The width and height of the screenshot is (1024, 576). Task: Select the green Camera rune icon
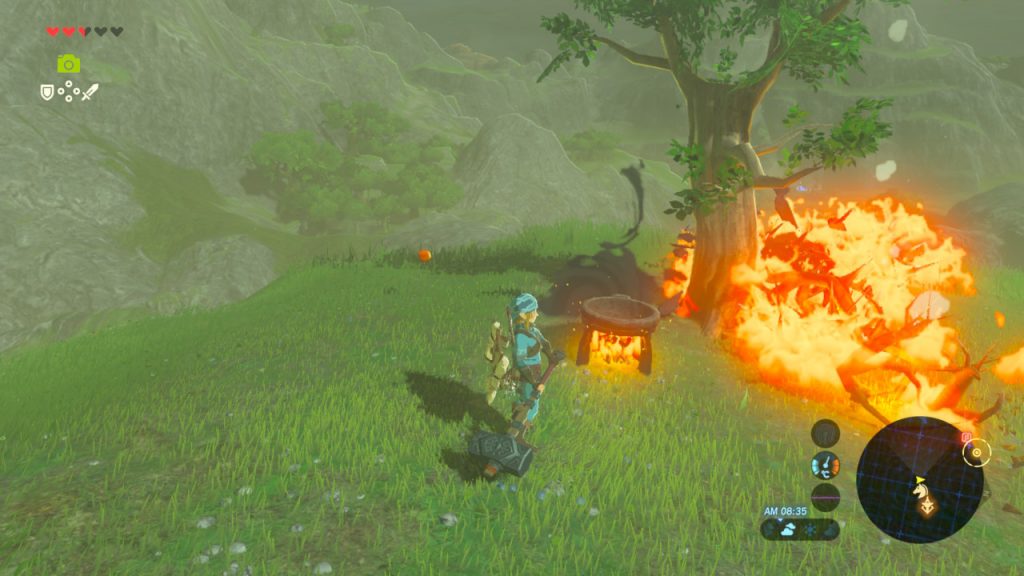pos(68,64)
